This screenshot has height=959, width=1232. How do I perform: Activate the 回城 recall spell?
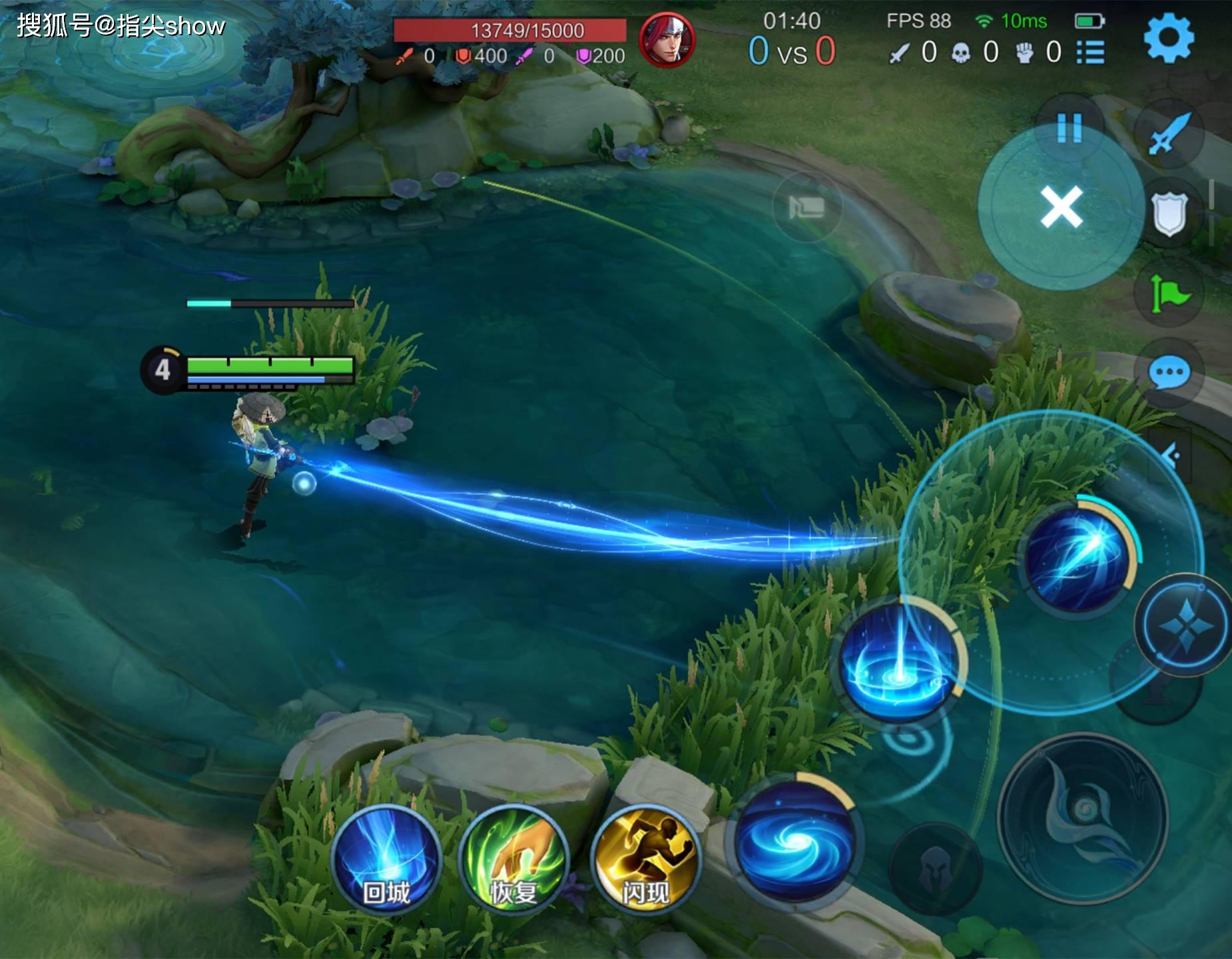(x=386, y=860)
